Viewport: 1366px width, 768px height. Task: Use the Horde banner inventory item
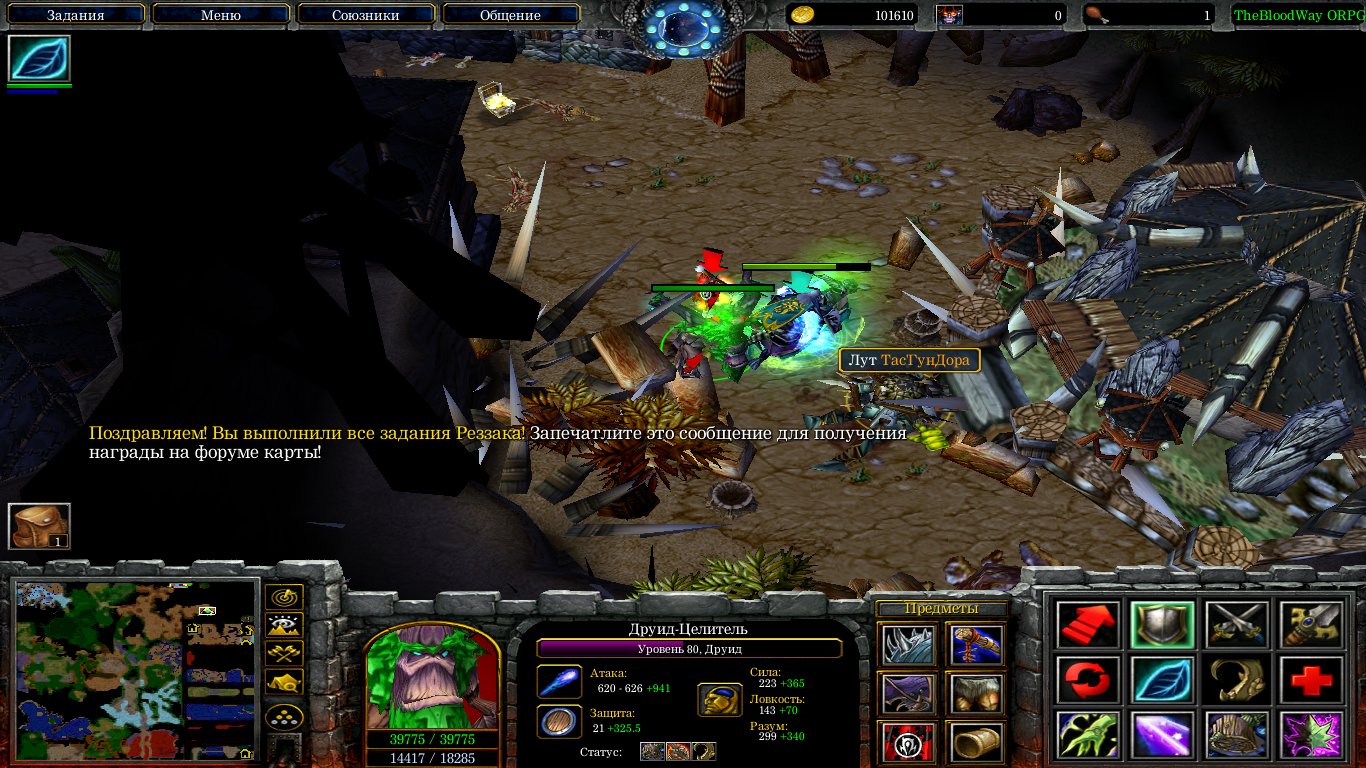coord(909,741)
